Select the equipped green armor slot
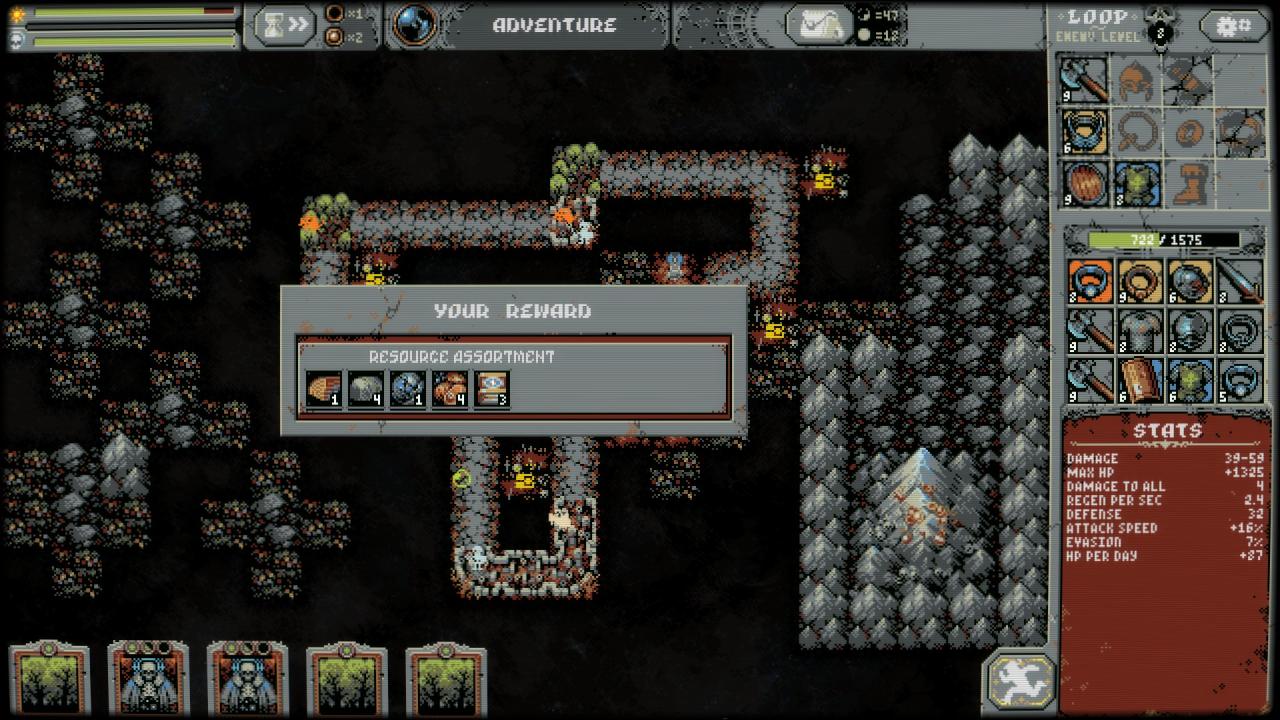The image size is (1280, 720). click(x=1138, y=183)
